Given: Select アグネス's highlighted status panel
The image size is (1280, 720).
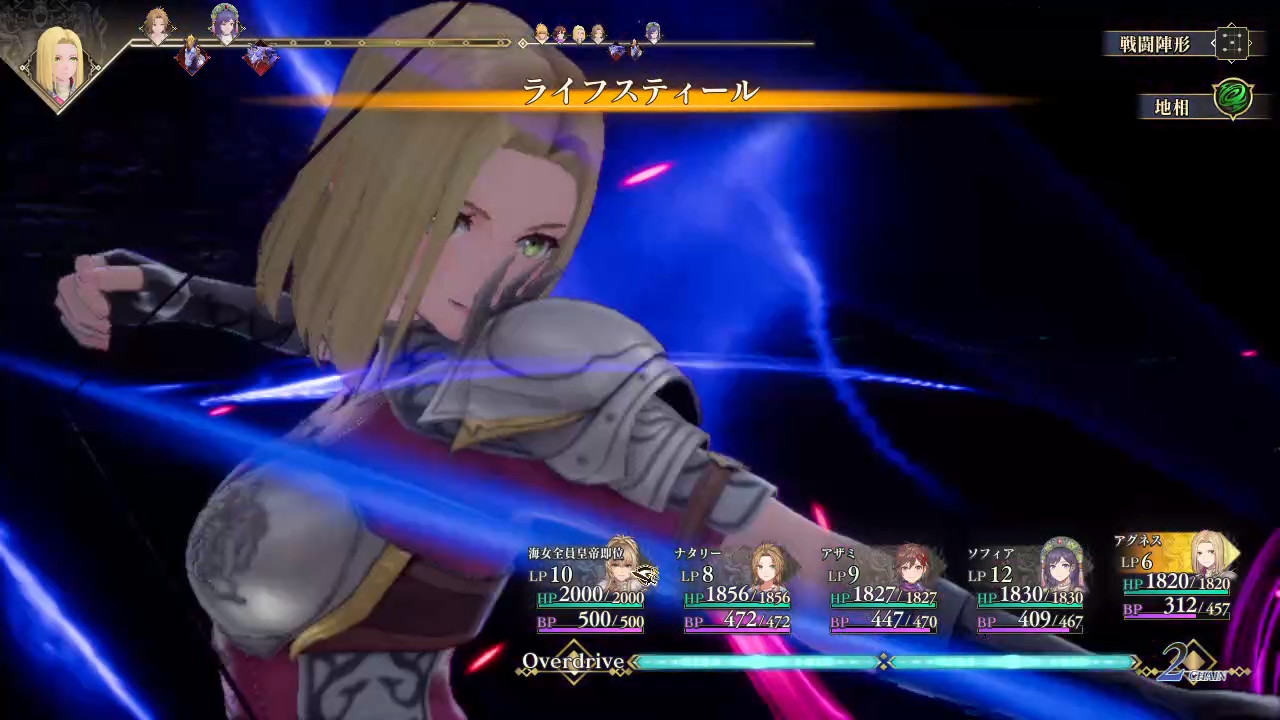Looking at the screenshot, I should pos(1177,578).
